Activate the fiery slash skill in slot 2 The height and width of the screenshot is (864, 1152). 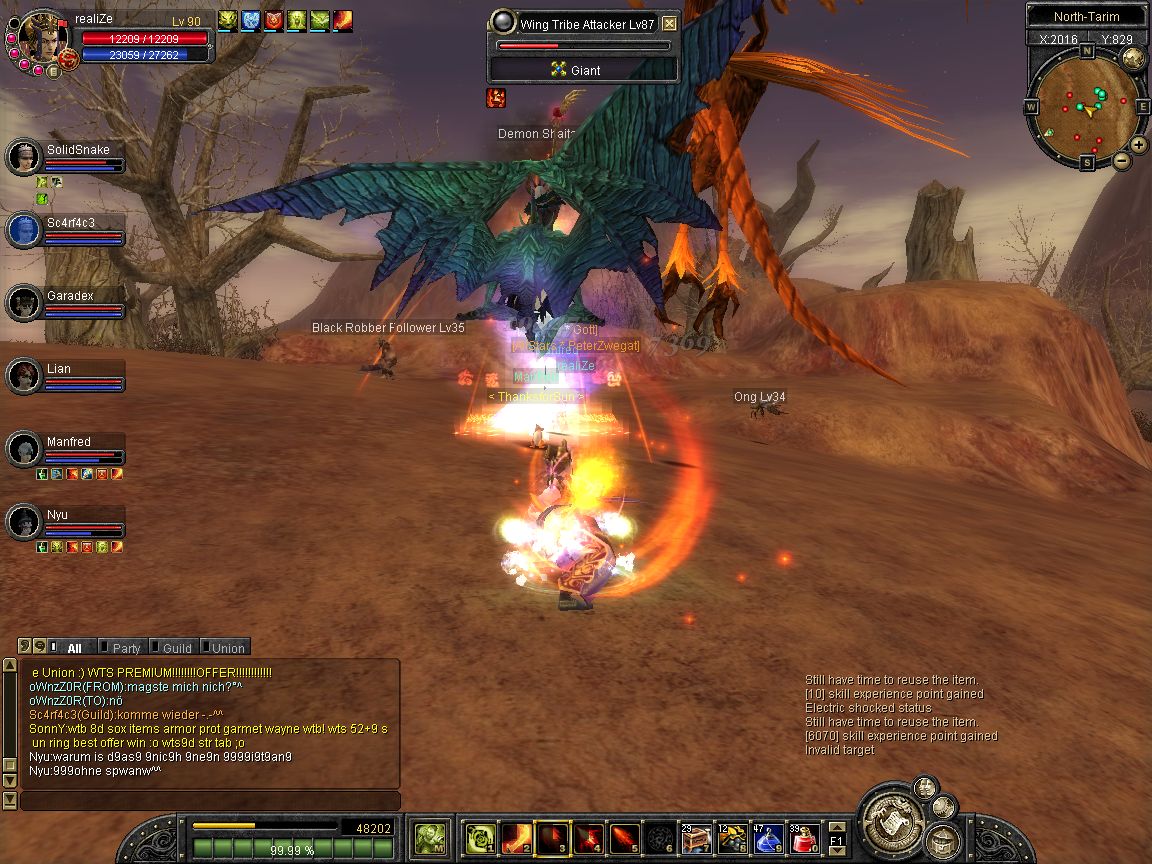pyautogui.click(x=517, y=837)
